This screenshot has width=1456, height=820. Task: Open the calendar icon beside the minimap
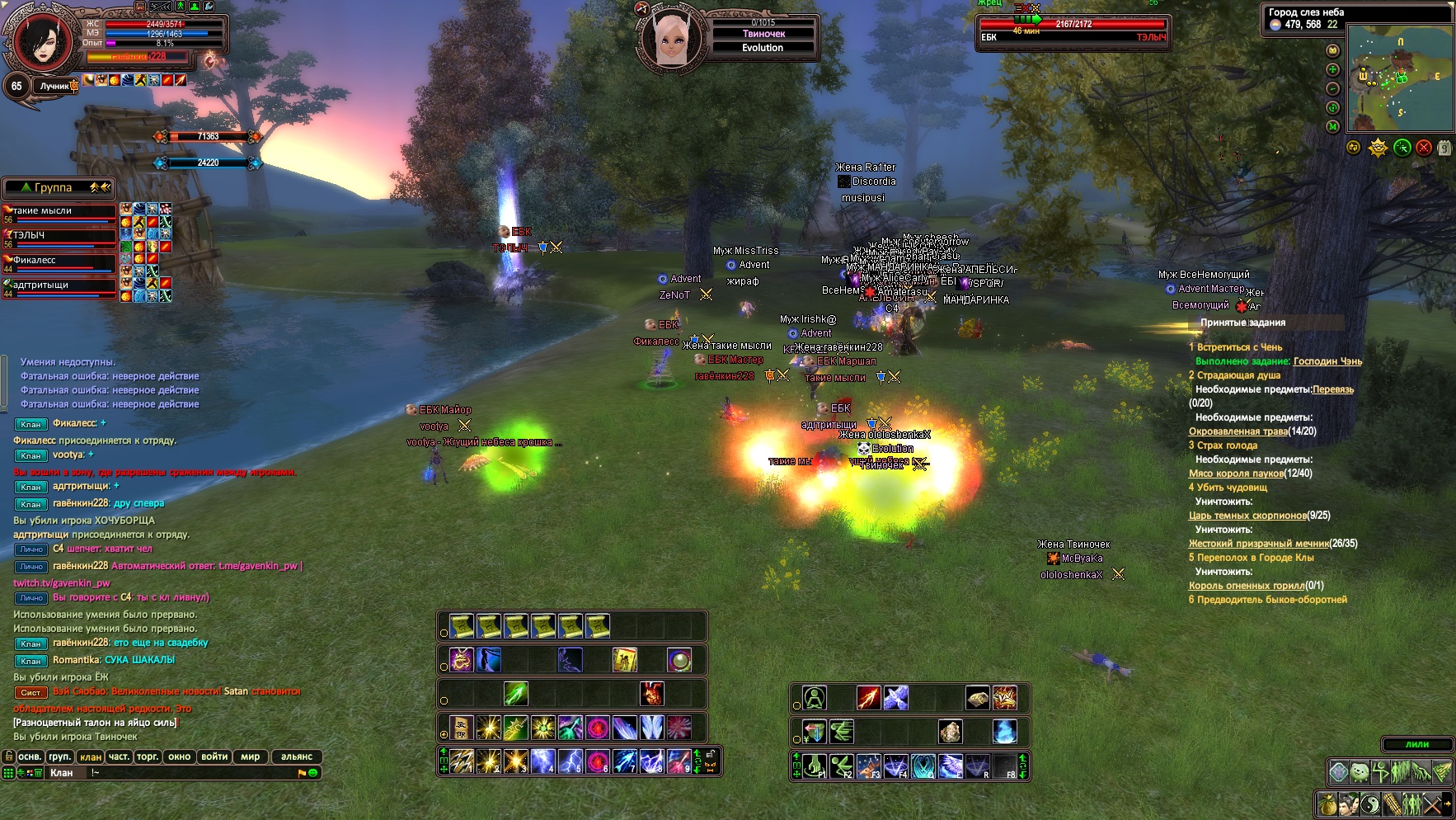(1444, 148)
